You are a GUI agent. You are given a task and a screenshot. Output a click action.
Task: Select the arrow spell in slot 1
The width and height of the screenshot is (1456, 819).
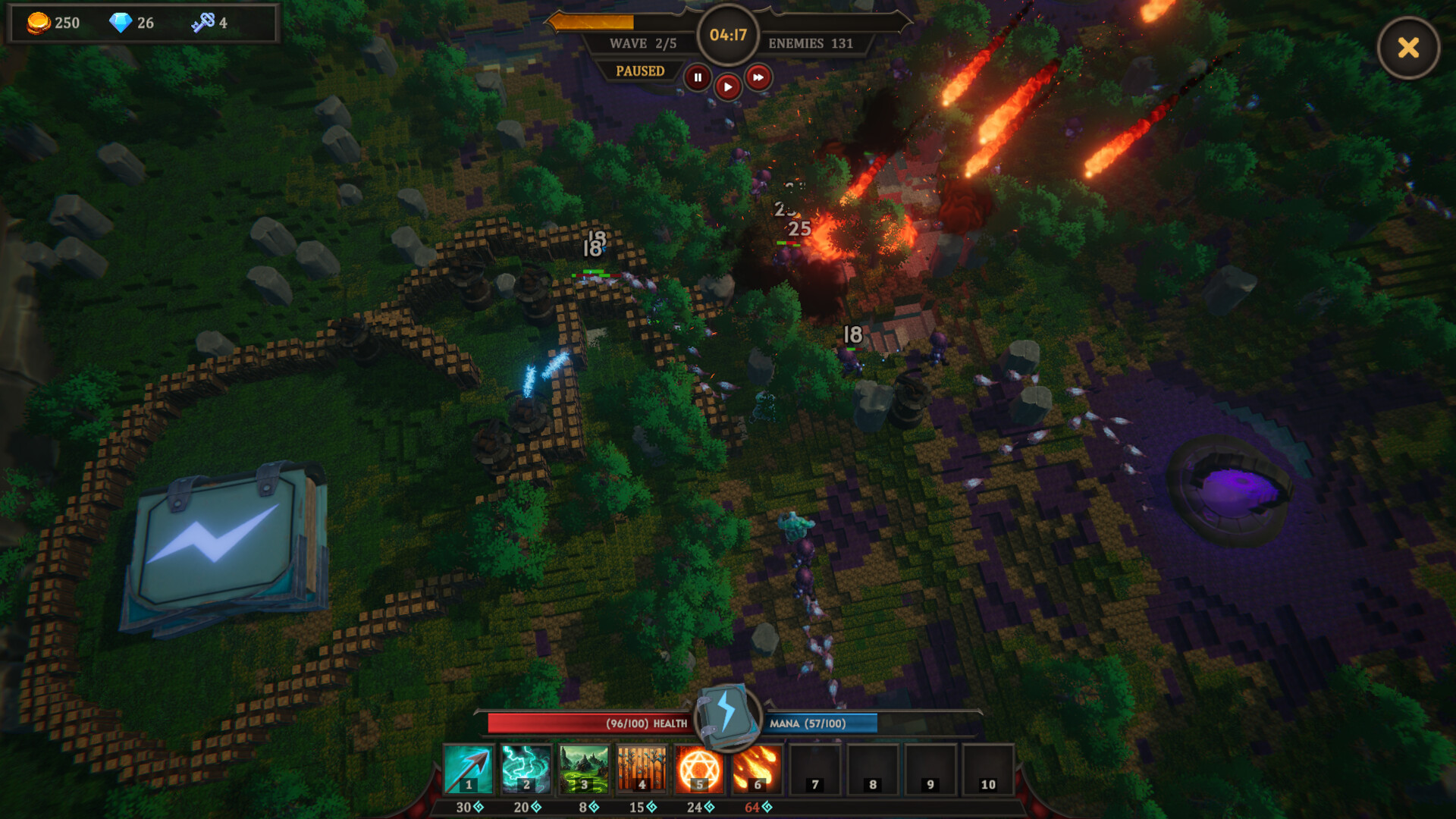click(467, 768)
